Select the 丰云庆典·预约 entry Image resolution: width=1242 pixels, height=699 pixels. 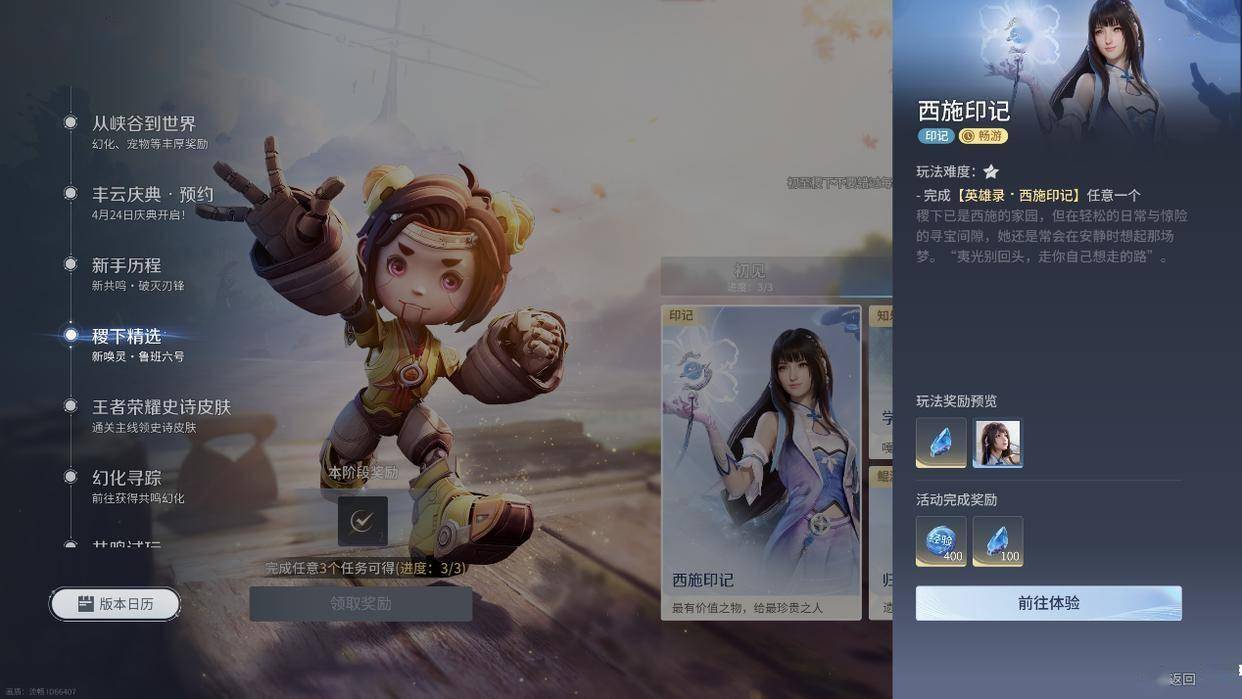tap(152, 195)
